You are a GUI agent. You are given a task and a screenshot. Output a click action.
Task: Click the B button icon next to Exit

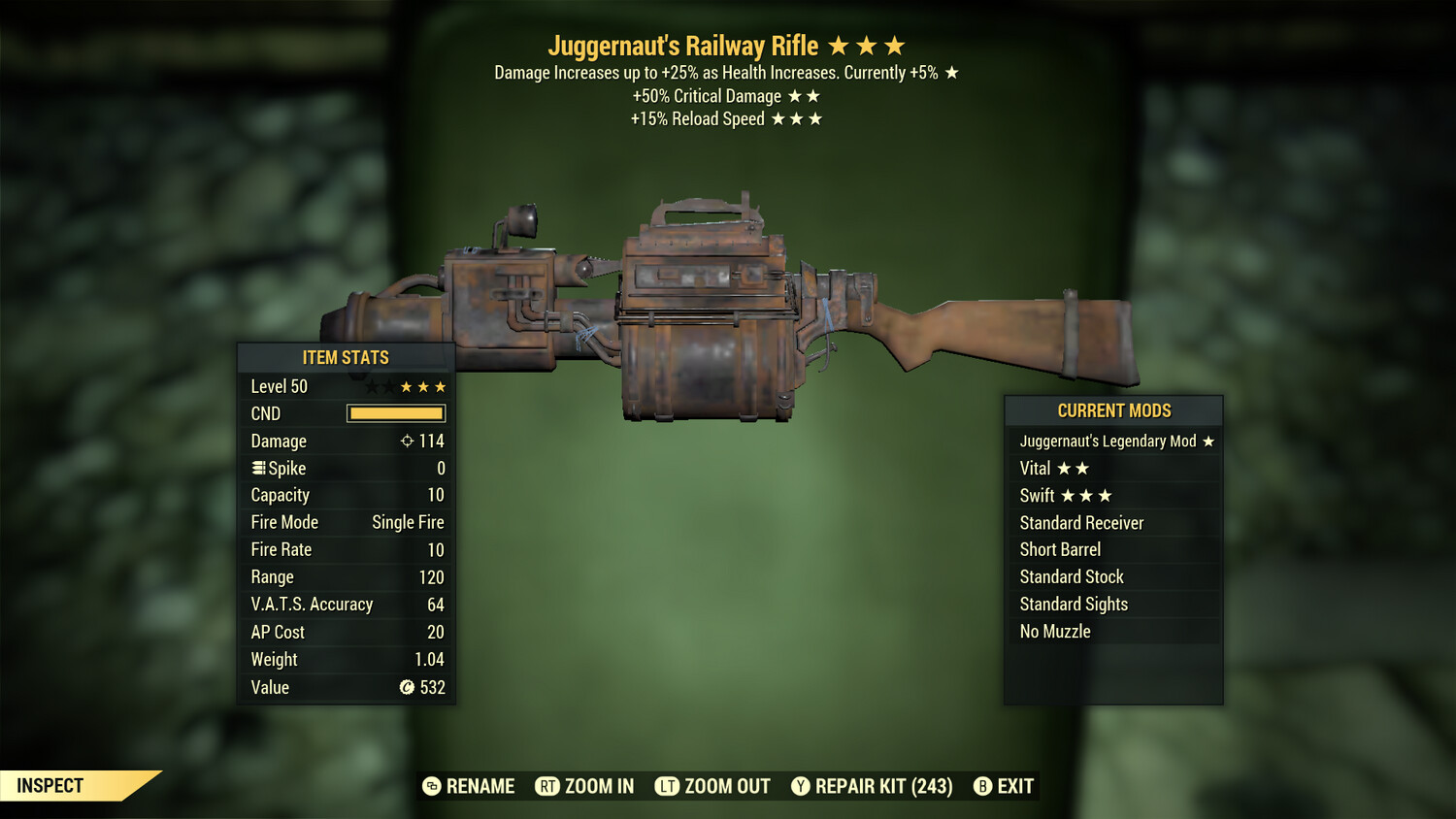click(x=983, y=786)
